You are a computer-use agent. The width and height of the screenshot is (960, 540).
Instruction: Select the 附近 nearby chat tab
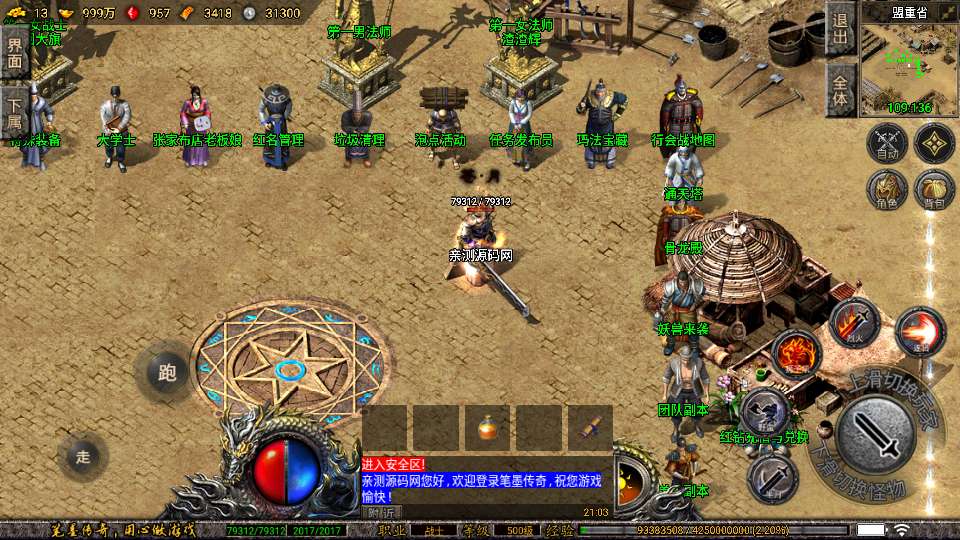point(379,512)
